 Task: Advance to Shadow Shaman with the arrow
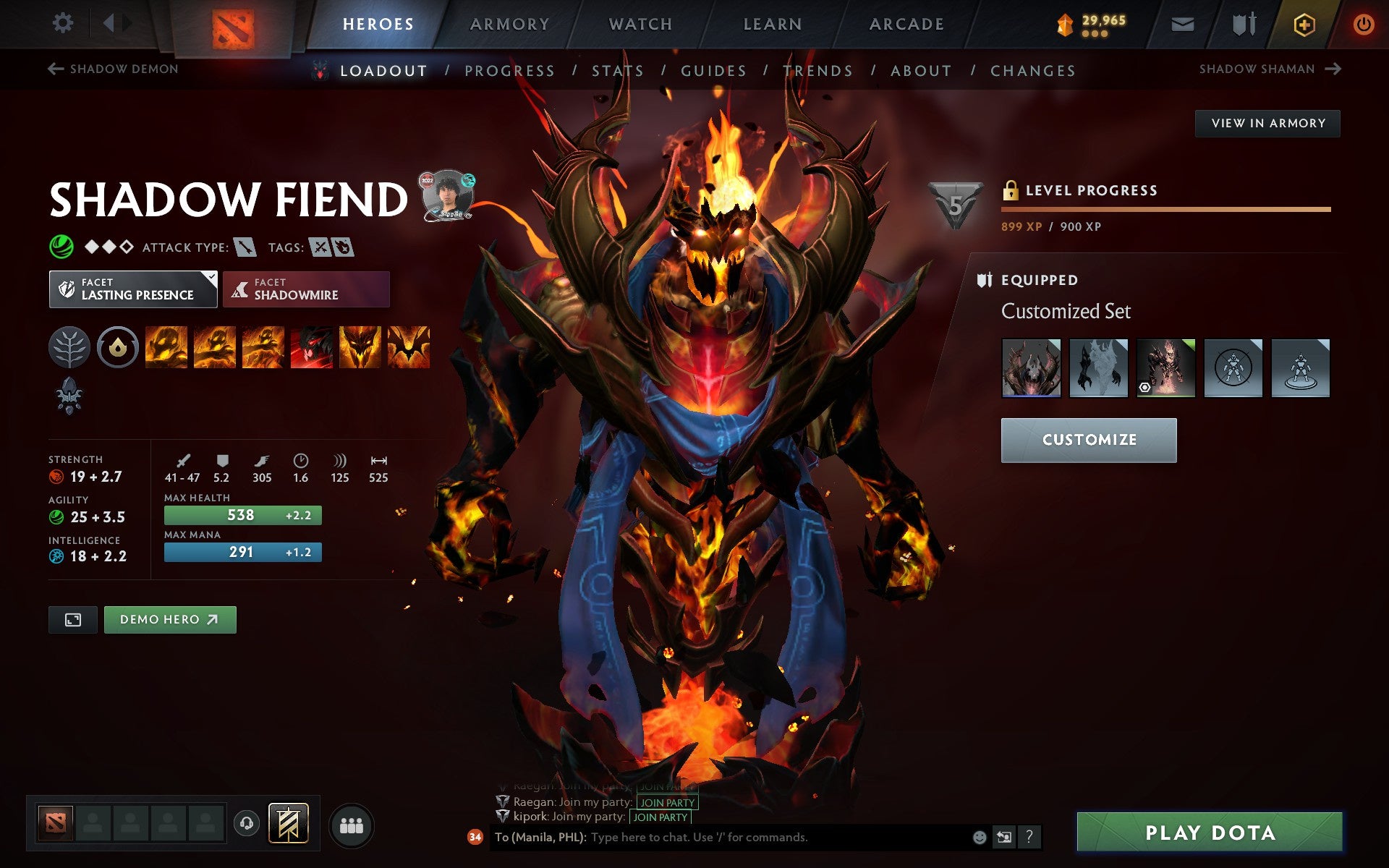(1335, 68)
